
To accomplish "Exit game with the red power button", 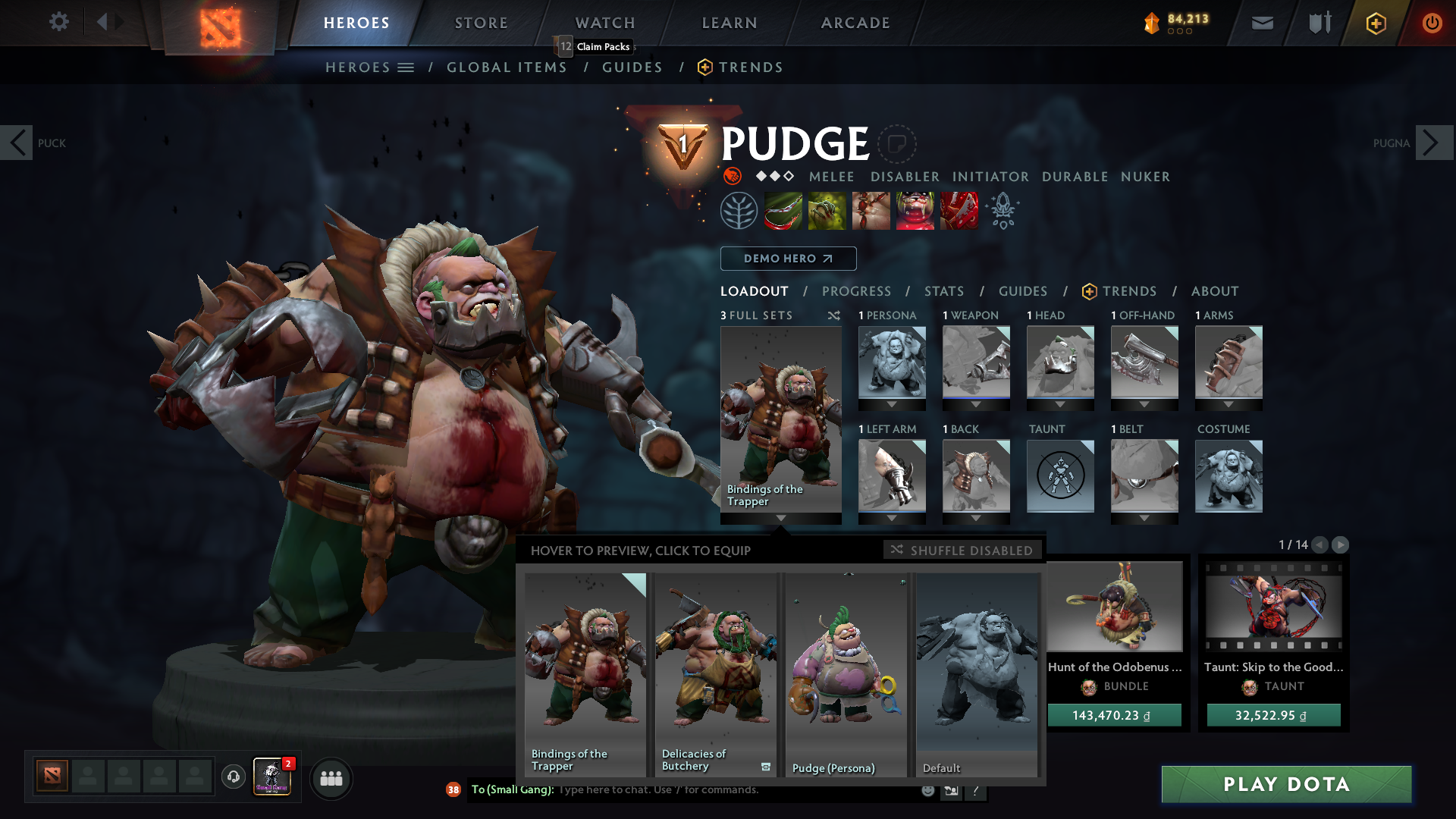I will pos(1432,23).
